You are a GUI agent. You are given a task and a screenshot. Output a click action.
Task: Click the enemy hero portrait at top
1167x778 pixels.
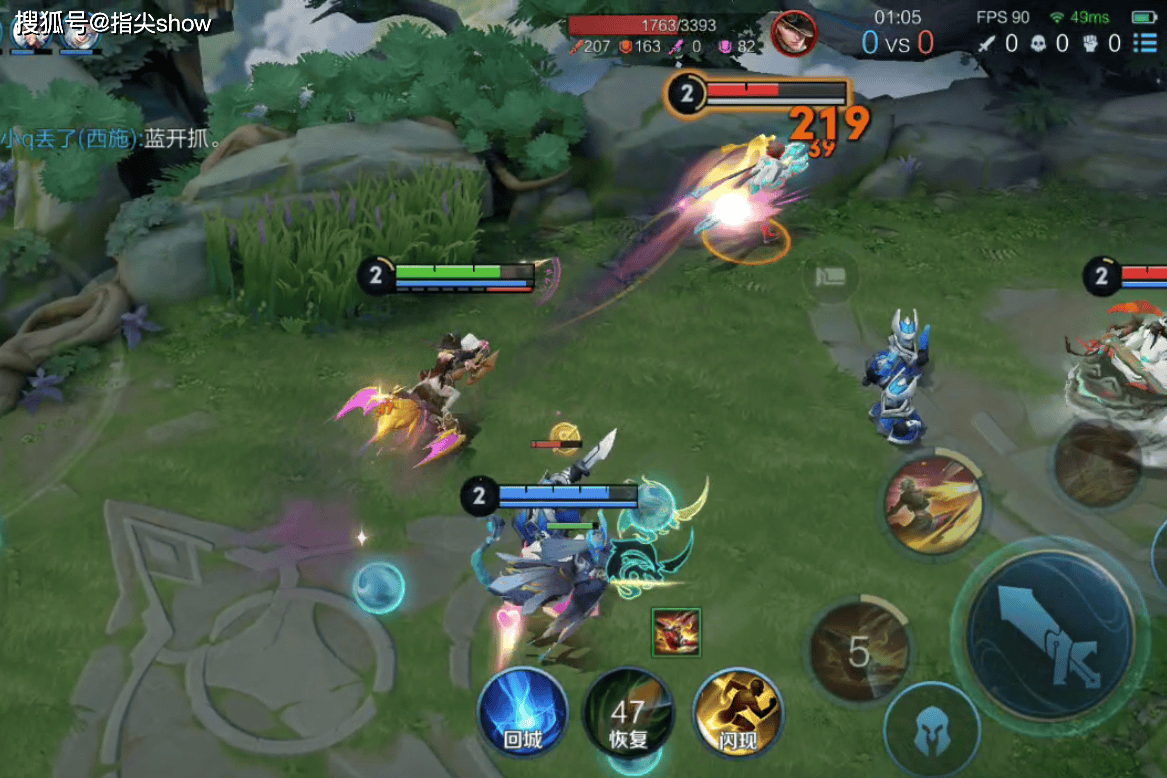[794, 35]
